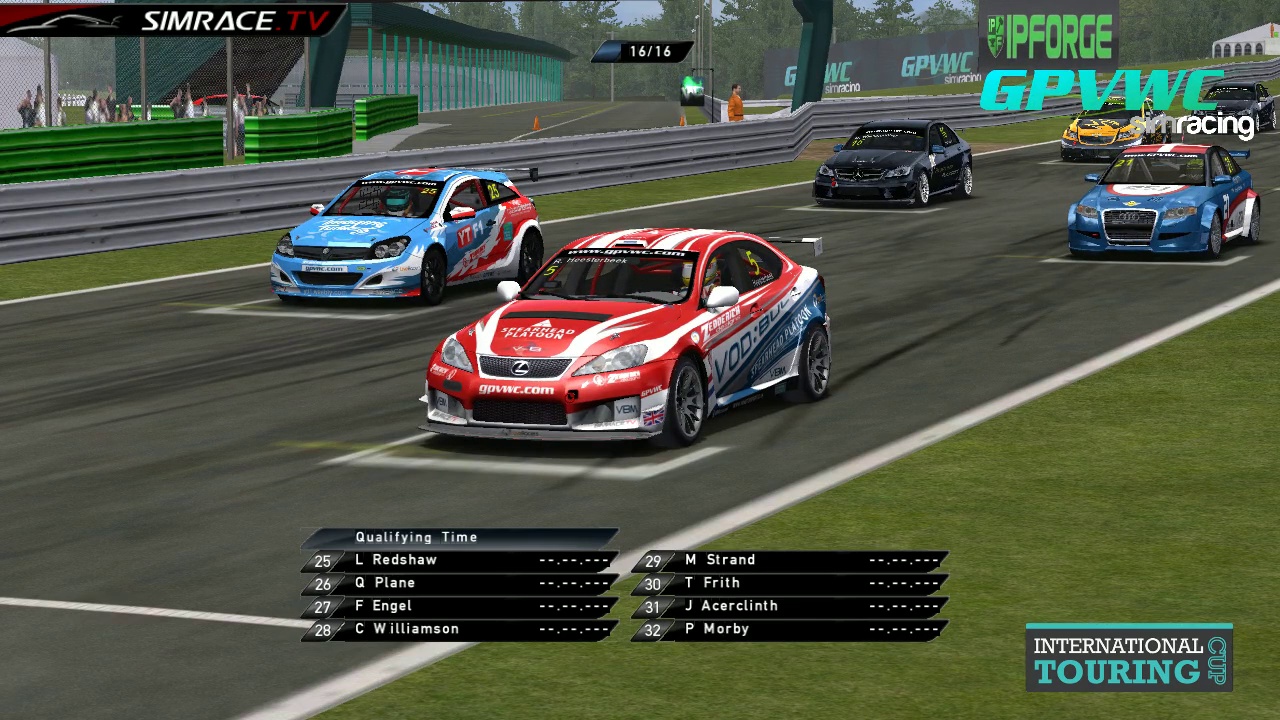Click P Morby's qualifying row

(x=790, y=630)
